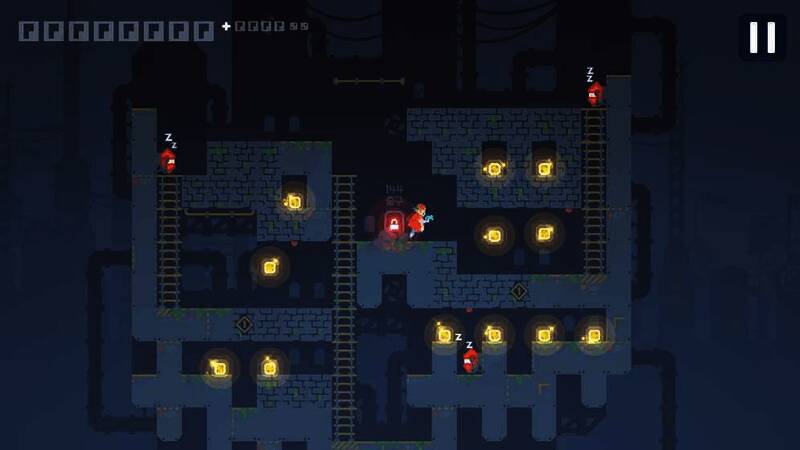The width and height of the screenshot is (800, 450).
Task: Pause the game with the pause button
Action: click(762, 37)
